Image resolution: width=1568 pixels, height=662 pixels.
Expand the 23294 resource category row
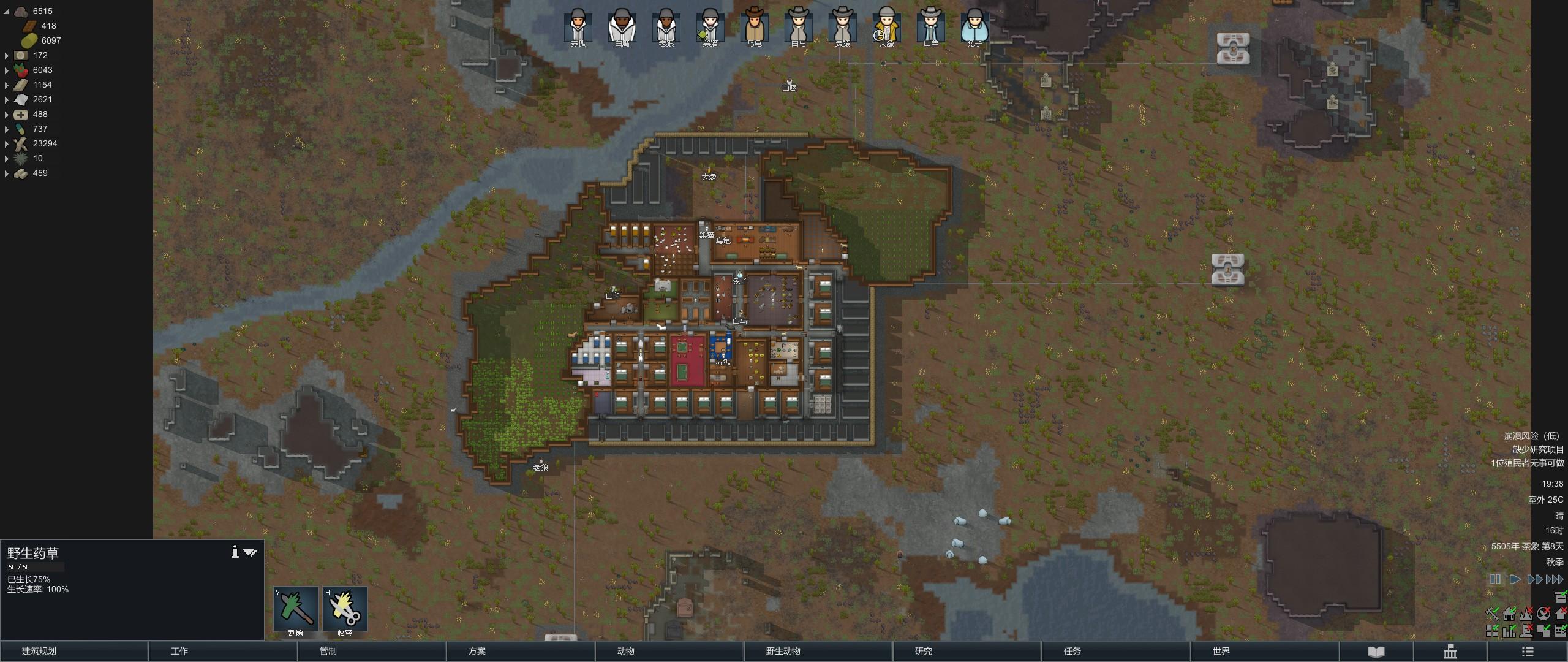pos(7,144)
